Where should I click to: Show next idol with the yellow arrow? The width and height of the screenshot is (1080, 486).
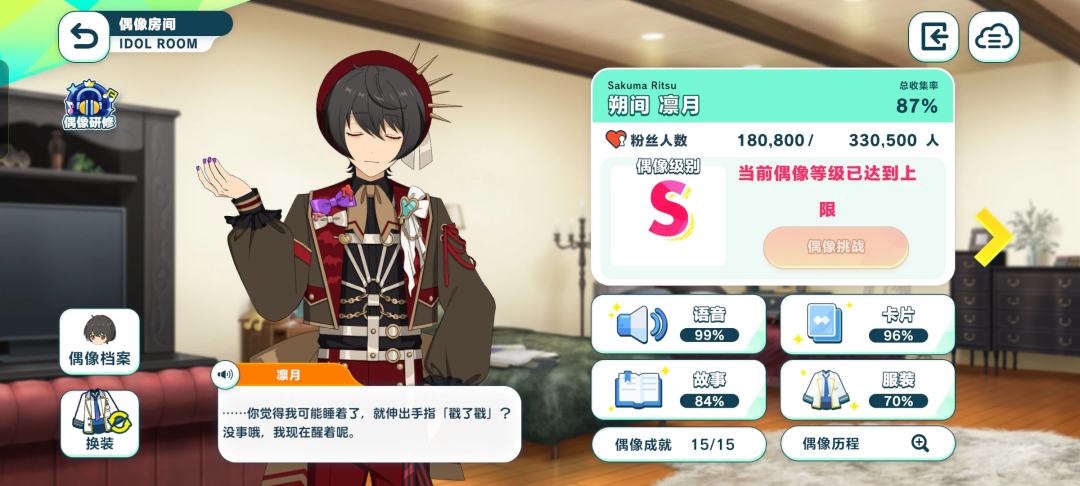point(992,237)
